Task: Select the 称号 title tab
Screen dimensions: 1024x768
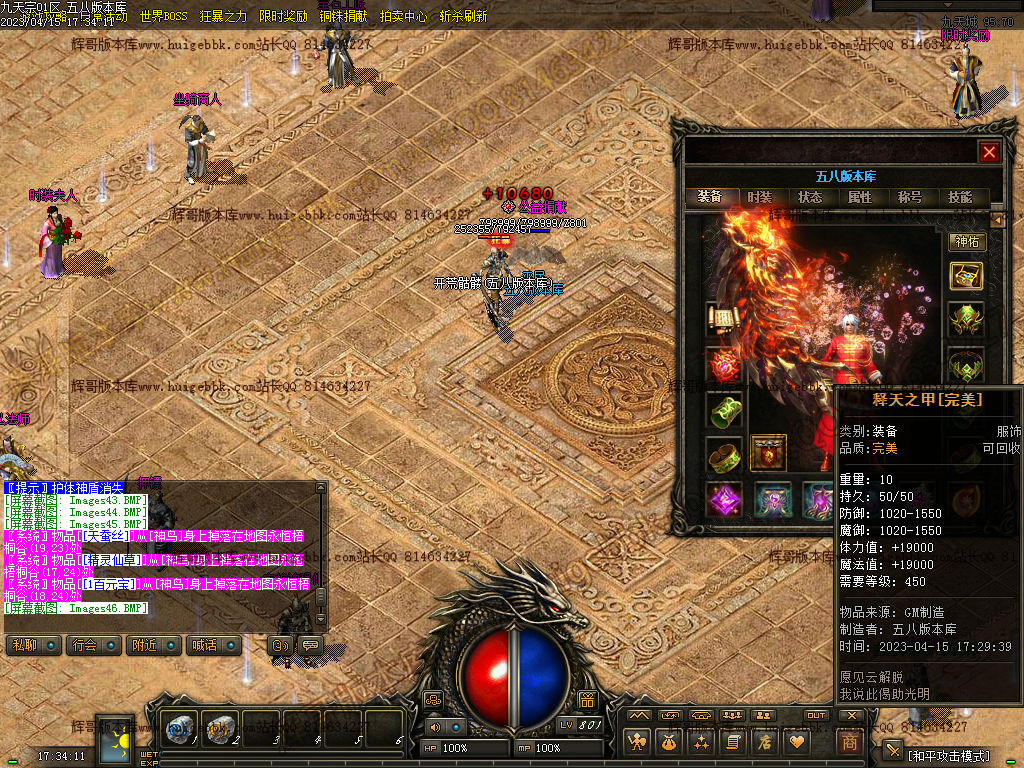Action: coord(910,197)
